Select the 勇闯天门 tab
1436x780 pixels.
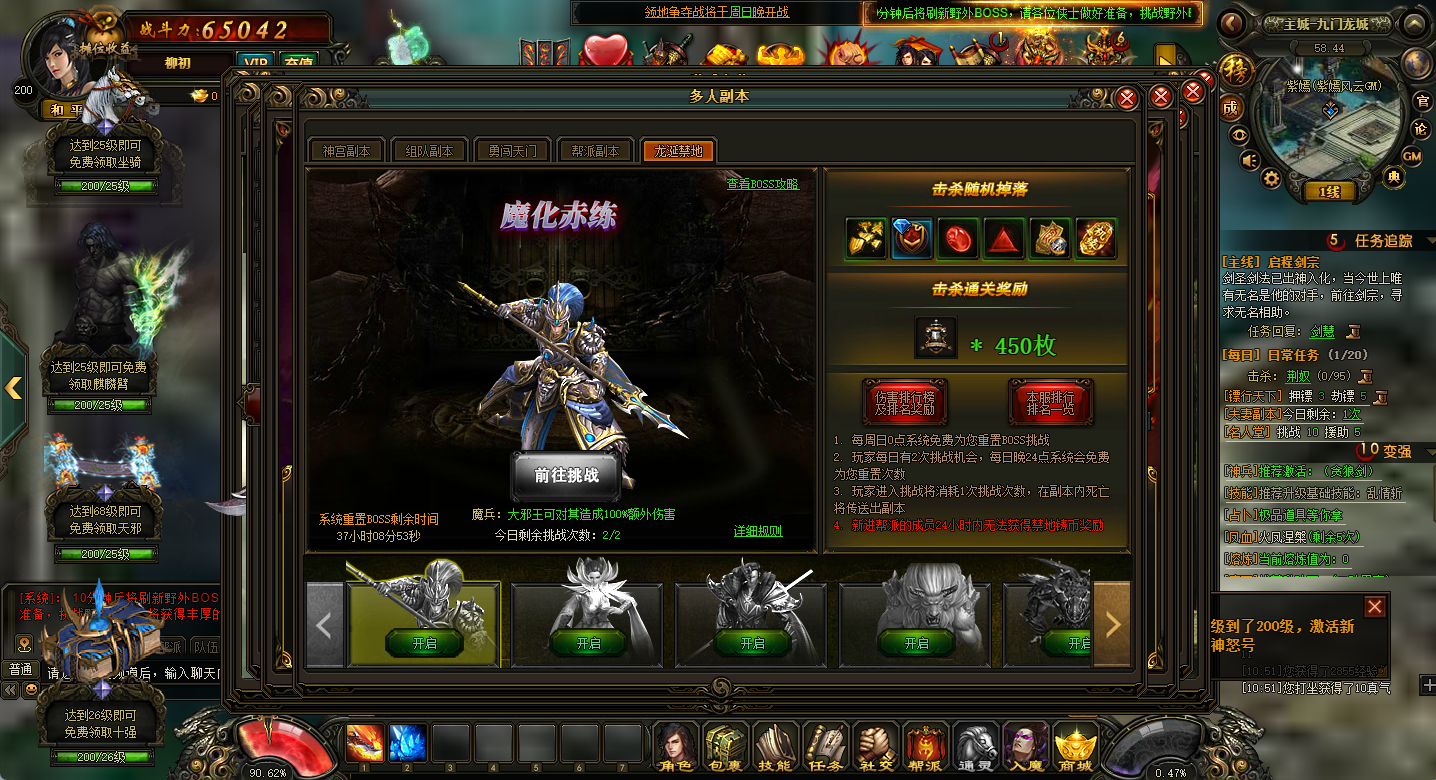pyautogui.click(x=512, y=151)
